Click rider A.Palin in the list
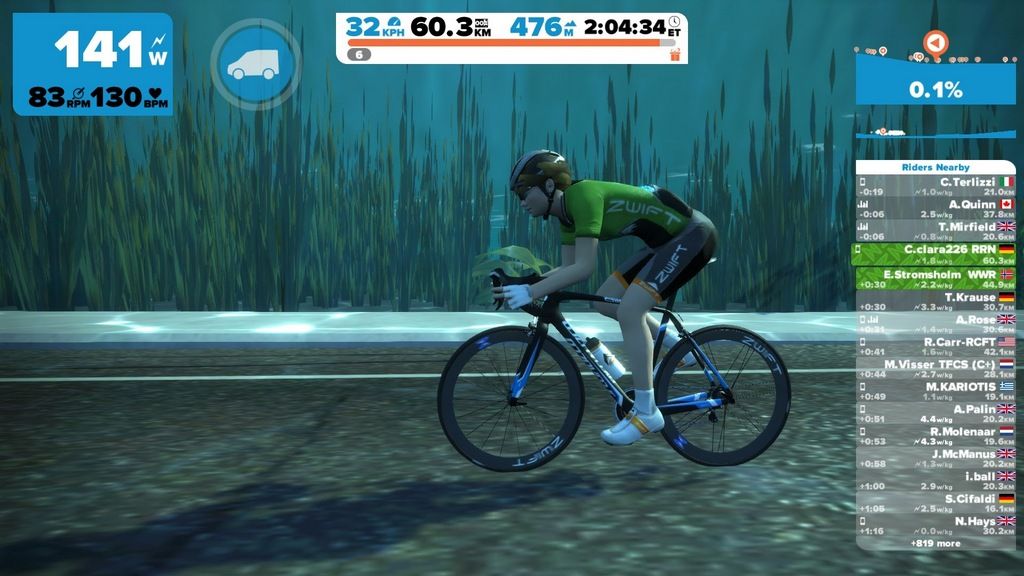 pyautogui.click(x=935, y=413)
